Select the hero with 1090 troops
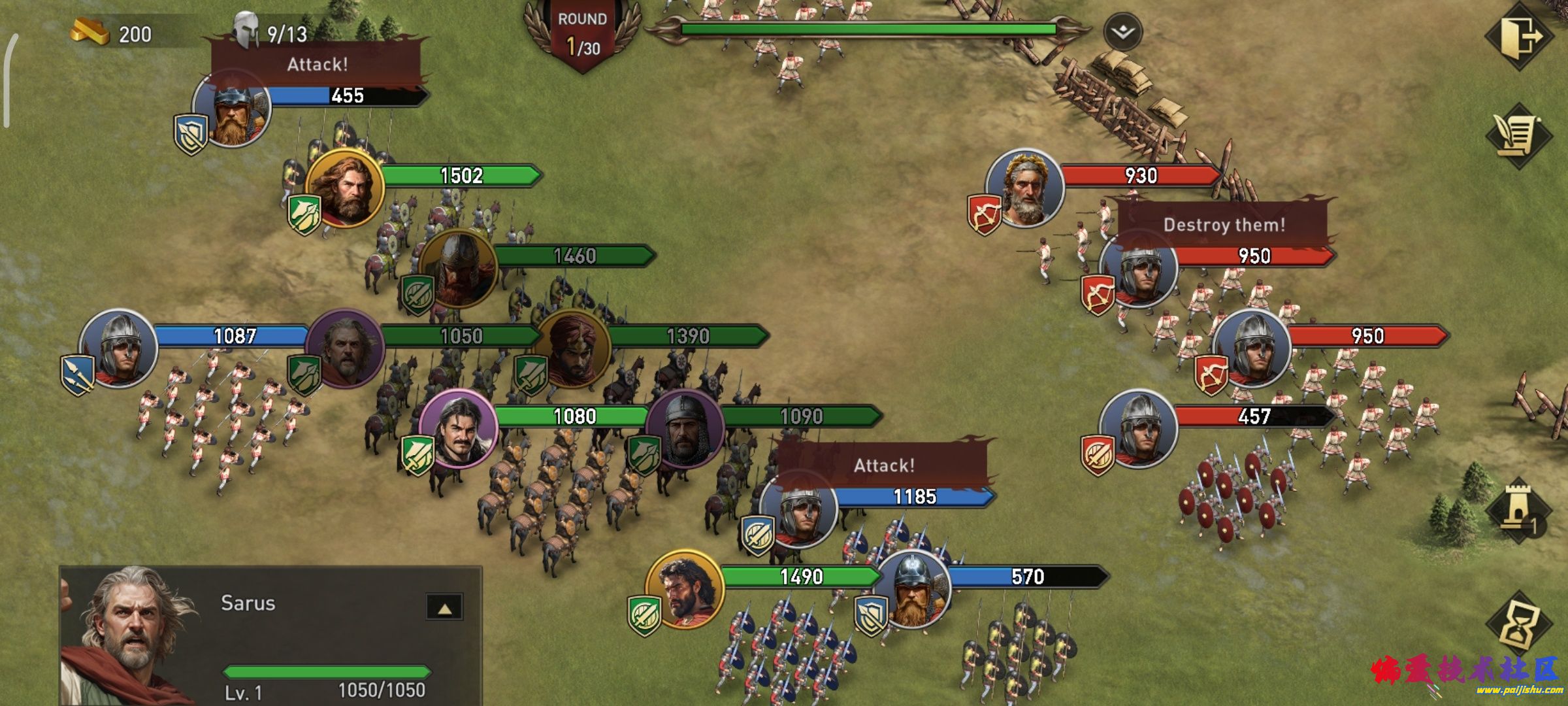 click(685, 429)
